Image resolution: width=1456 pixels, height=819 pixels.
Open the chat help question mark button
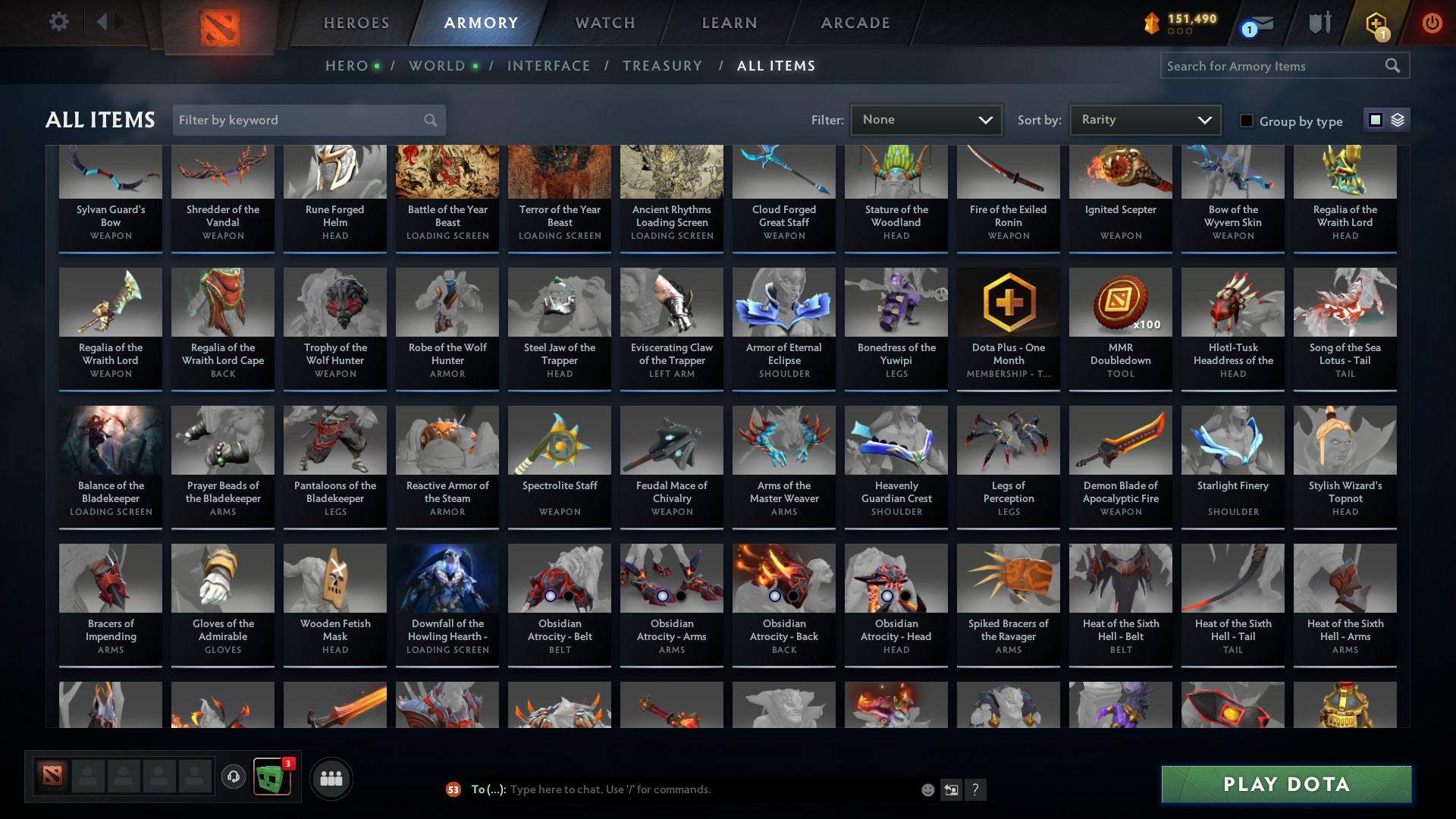point(975,789)
